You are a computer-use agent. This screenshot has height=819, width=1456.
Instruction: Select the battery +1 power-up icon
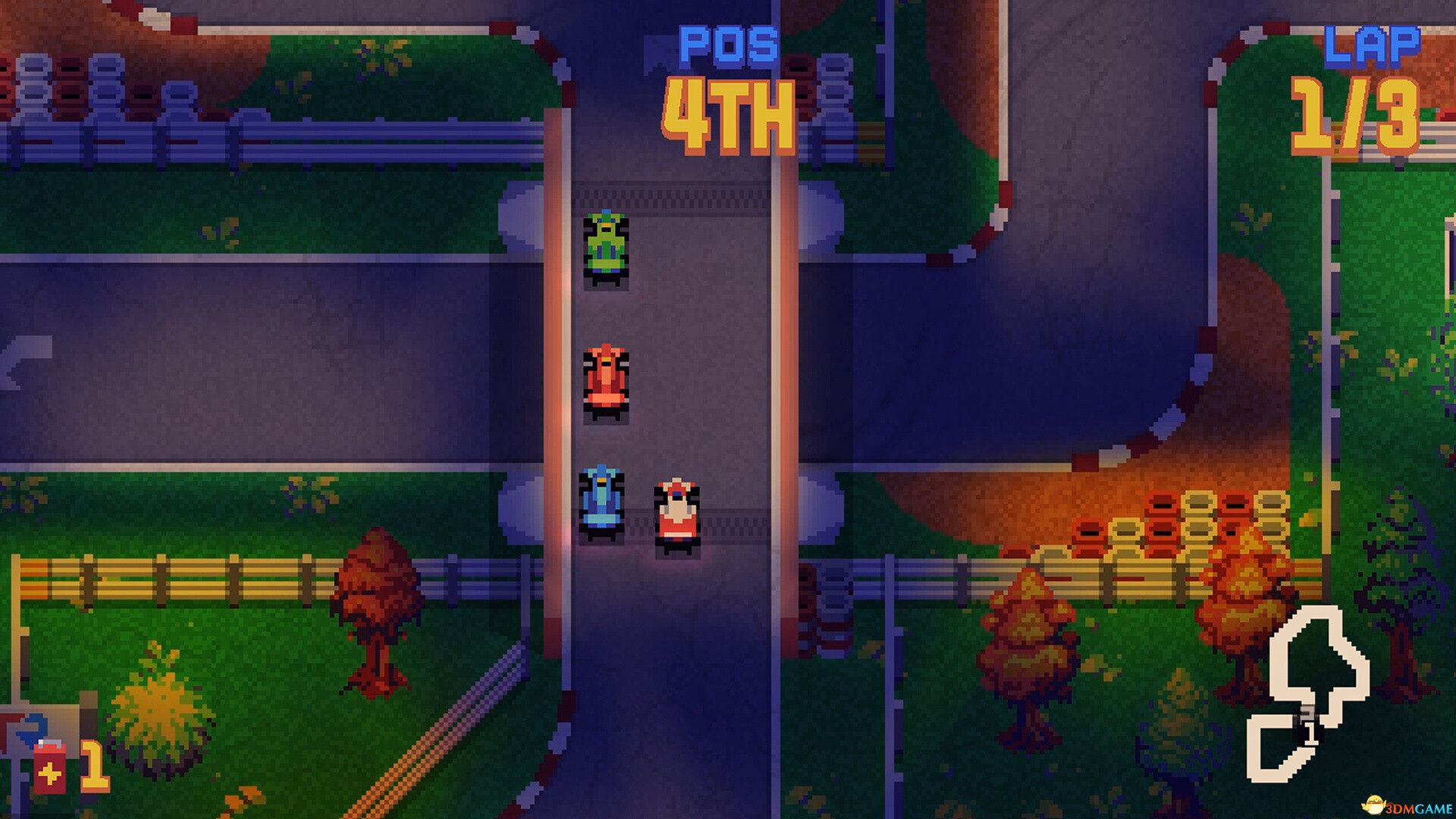49,768
